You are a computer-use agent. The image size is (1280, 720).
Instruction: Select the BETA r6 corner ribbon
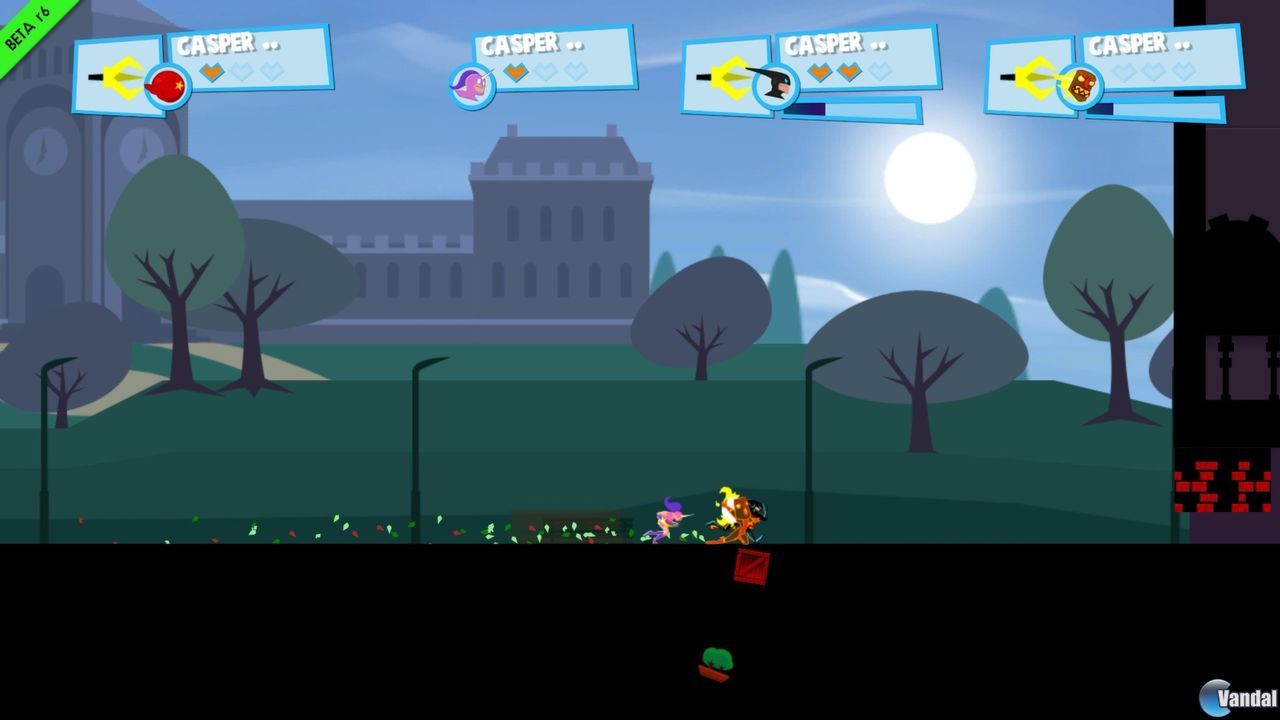point(28,28)
